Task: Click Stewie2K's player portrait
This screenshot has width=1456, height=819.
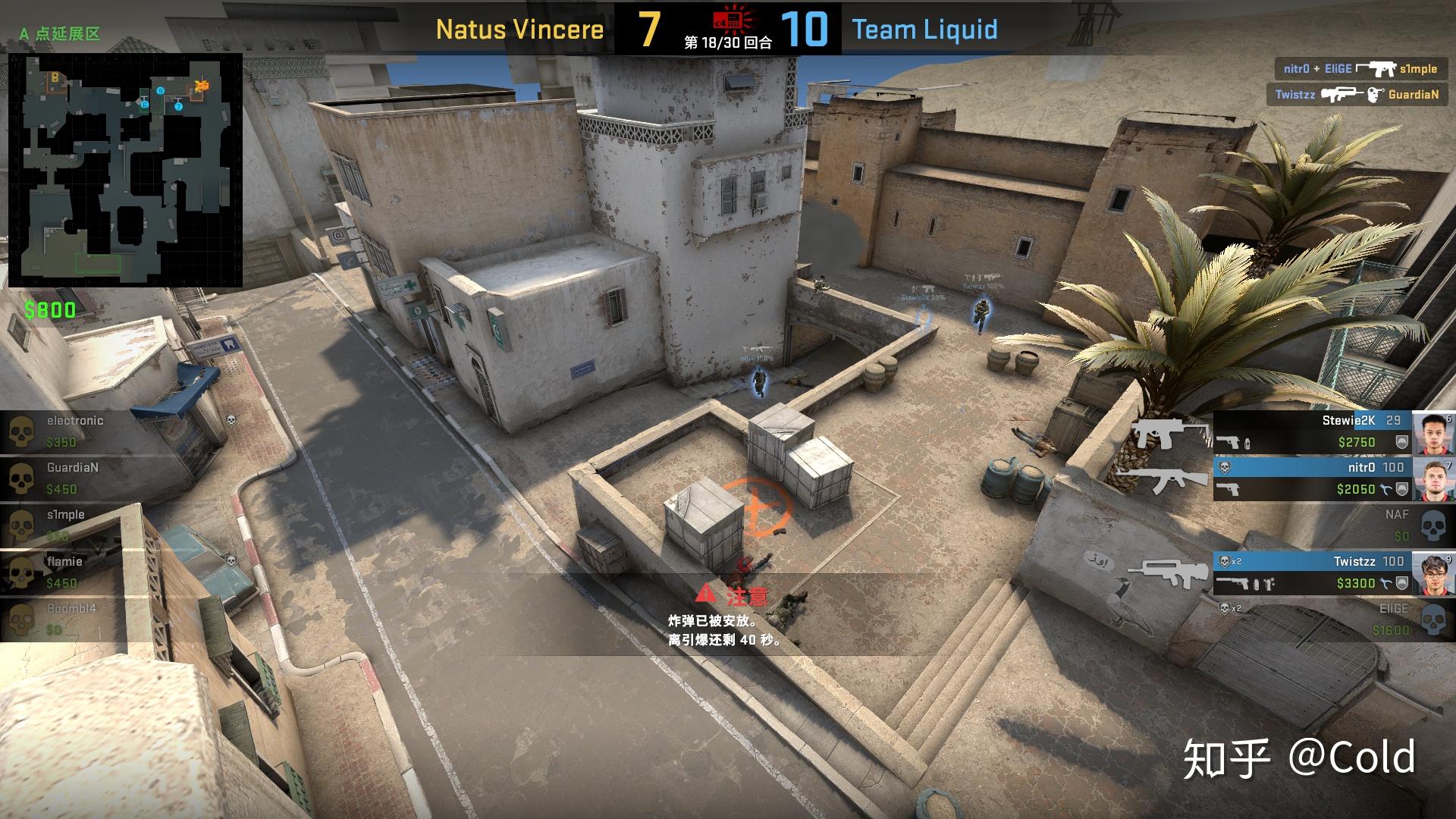Action: (x=1432, y=433)
